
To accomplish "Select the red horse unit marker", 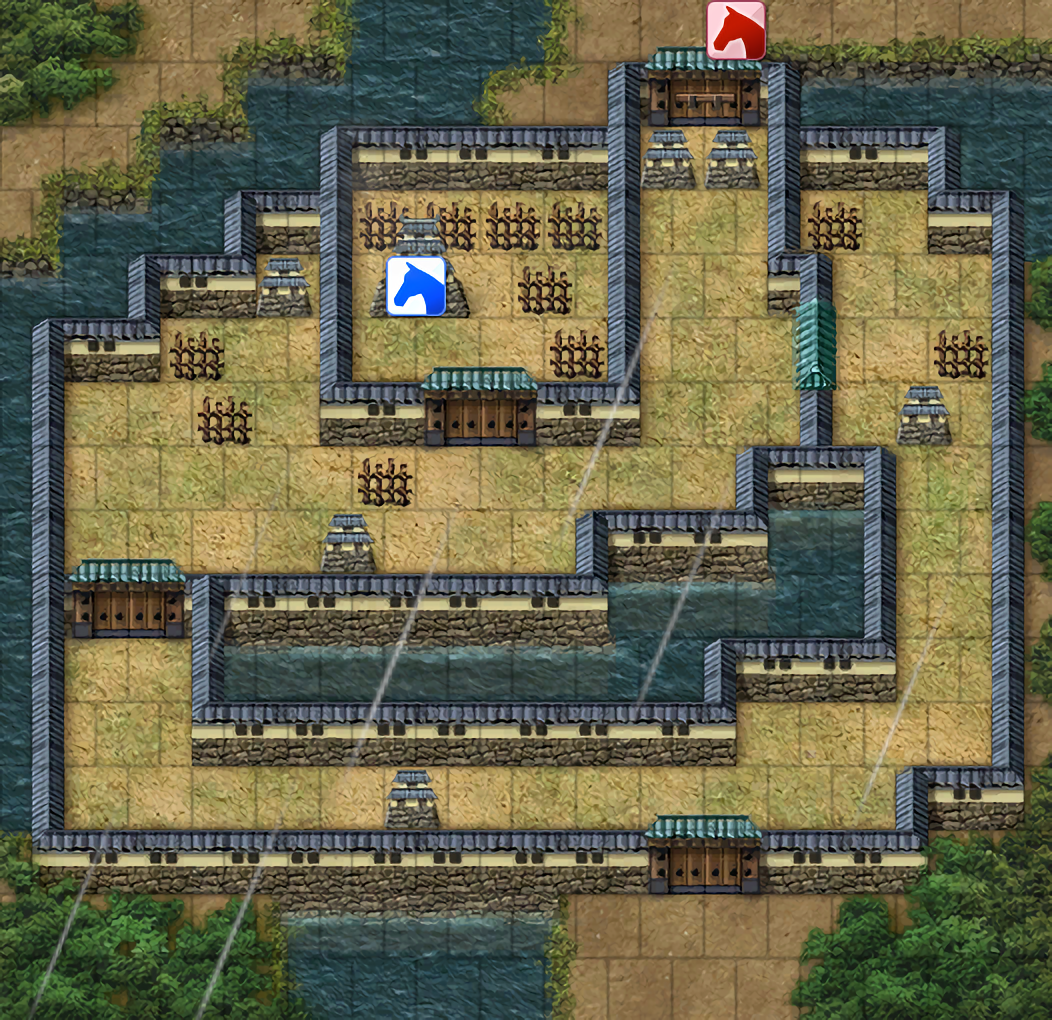I will [736, 30].
